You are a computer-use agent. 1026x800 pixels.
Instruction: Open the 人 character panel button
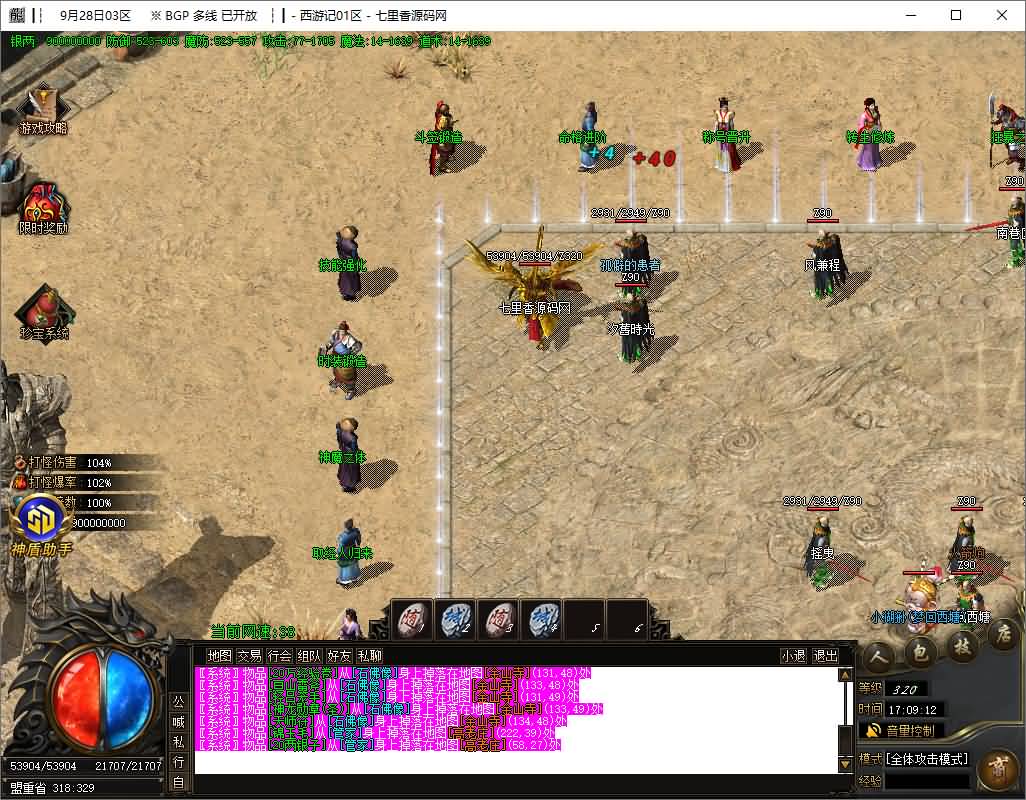tap(877, 655)
